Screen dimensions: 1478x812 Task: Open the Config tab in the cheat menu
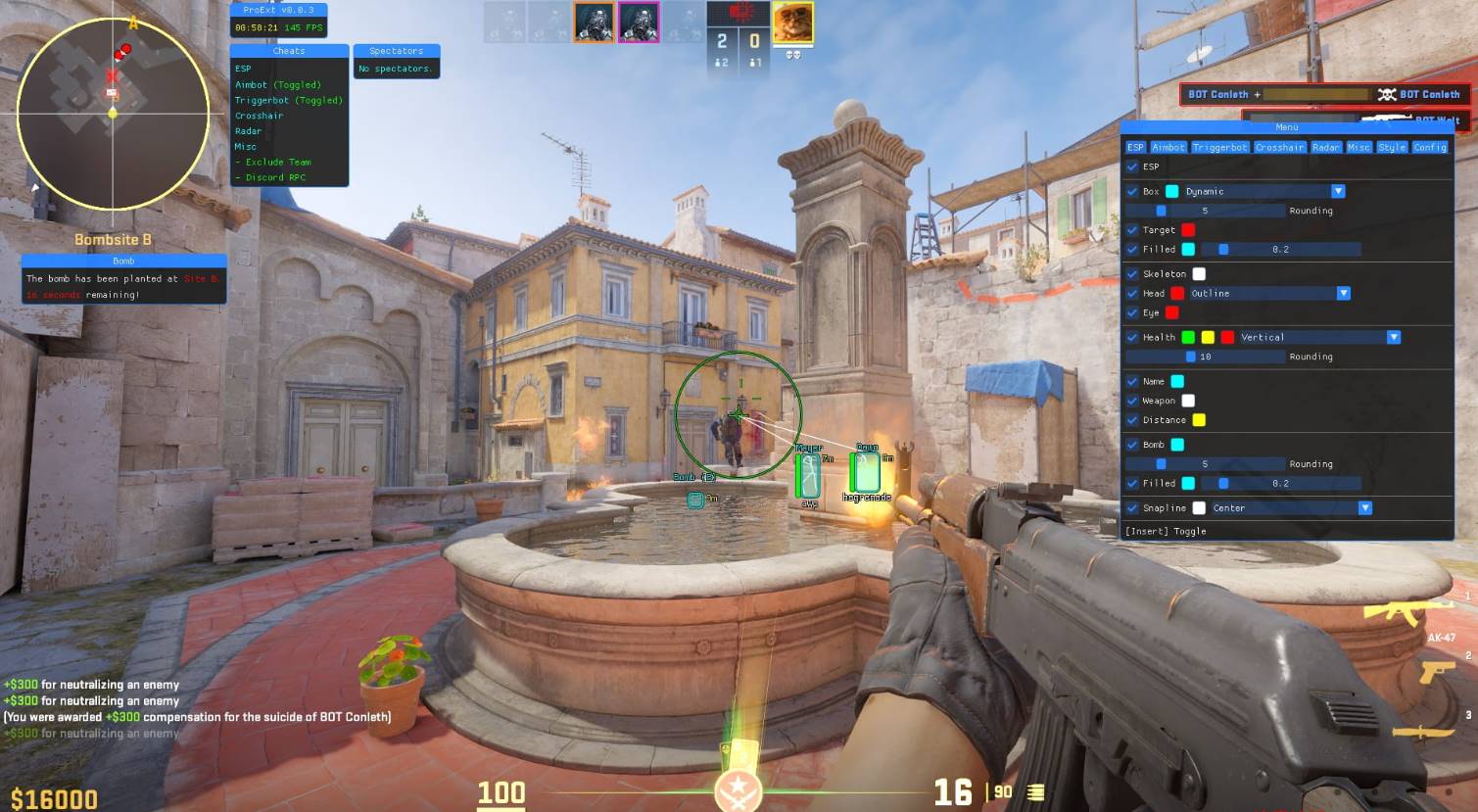[x=1430, y=147]
